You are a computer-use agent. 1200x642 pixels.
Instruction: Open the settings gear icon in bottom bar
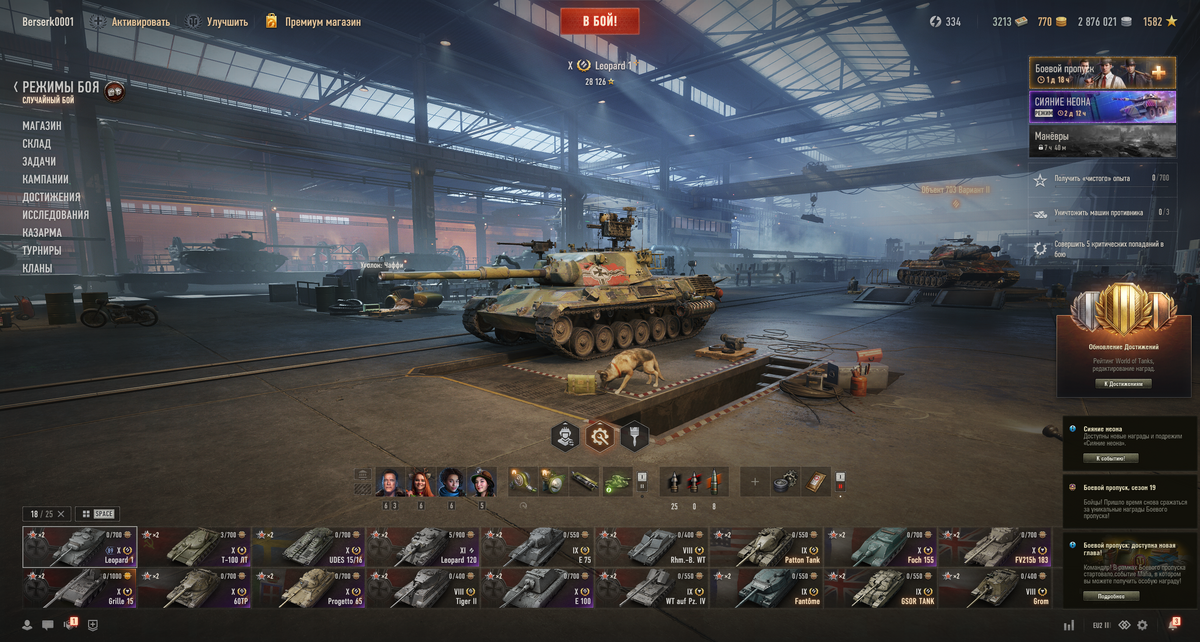1144,625
